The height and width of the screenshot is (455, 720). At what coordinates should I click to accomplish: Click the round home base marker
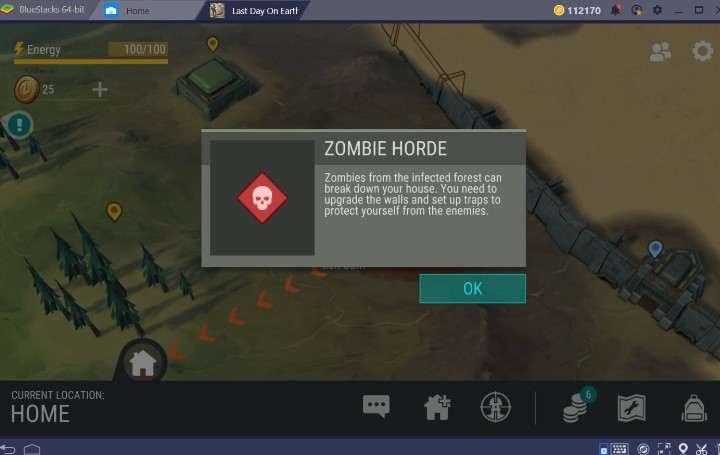(x=142, y=363)
